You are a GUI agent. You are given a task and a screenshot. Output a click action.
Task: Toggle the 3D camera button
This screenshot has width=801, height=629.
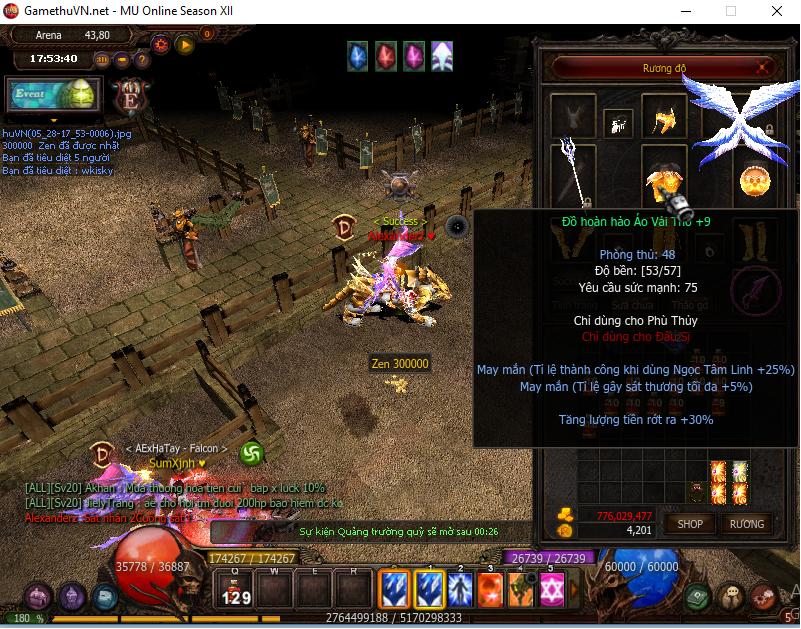click(x=103, y=59)
